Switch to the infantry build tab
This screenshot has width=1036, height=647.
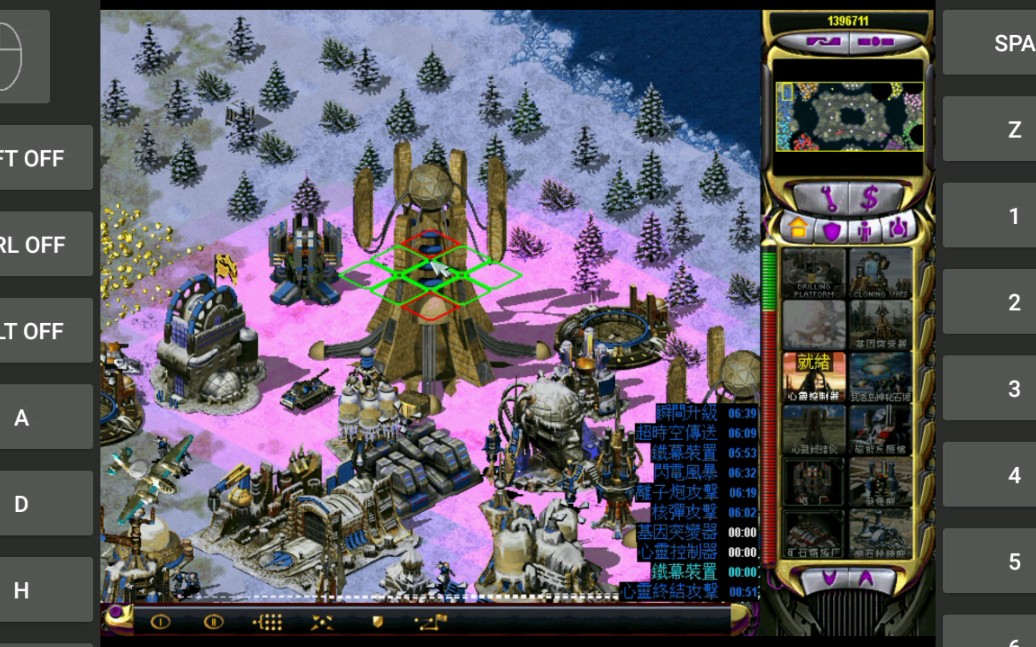coord(866,229)
